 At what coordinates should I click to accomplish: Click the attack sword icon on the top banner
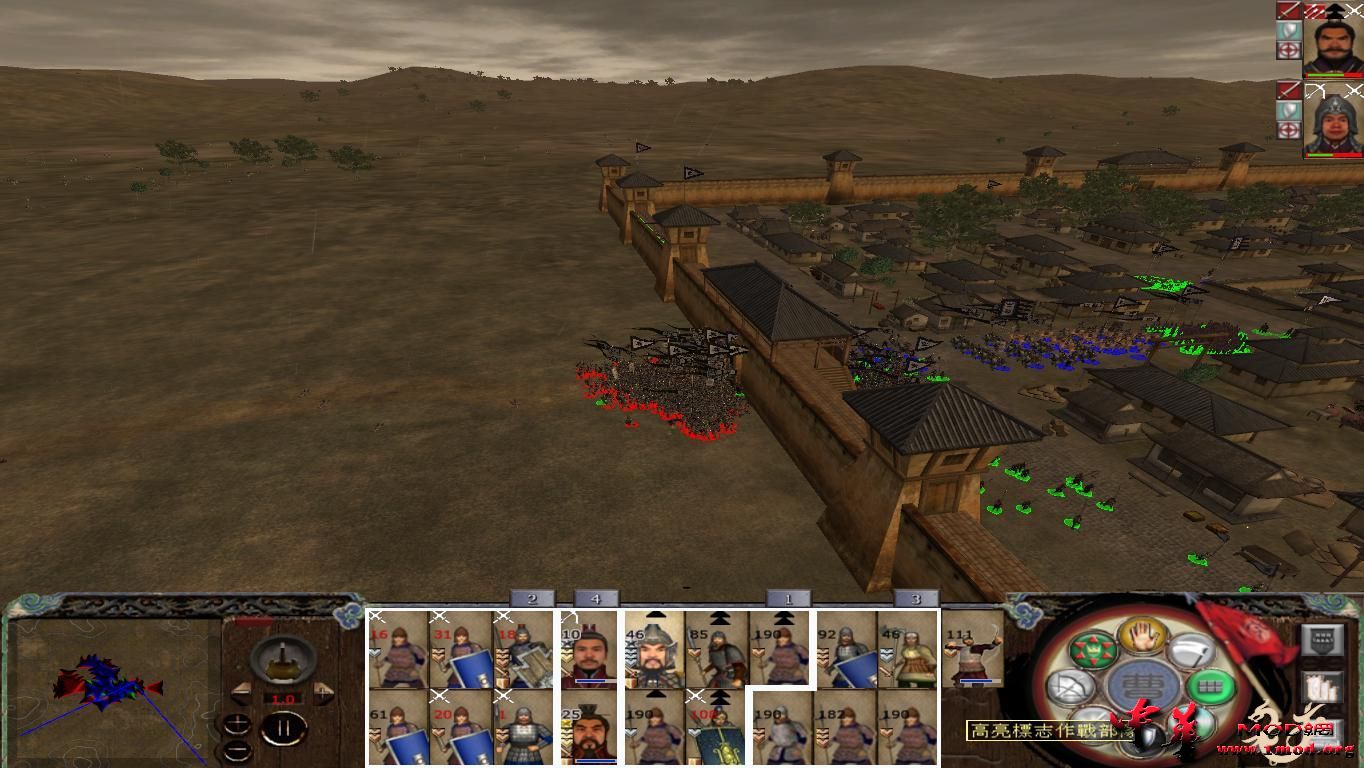(x=1289, y=12)
